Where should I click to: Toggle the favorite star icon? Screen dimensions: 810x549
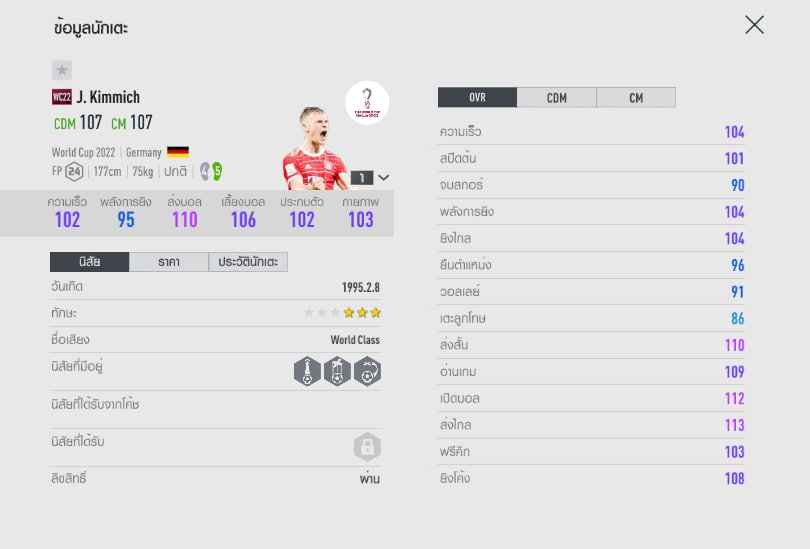click(x=62, y=70)
